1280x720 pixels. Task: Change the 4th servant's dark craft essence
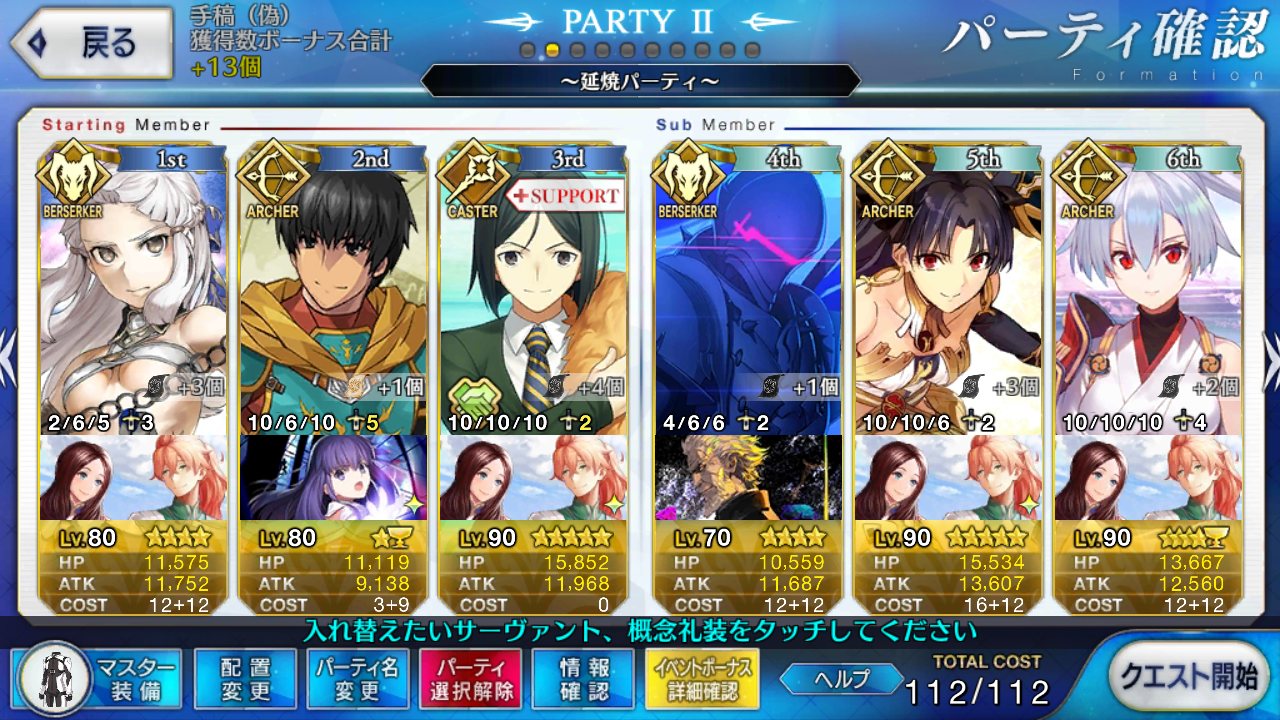(747, 477)
